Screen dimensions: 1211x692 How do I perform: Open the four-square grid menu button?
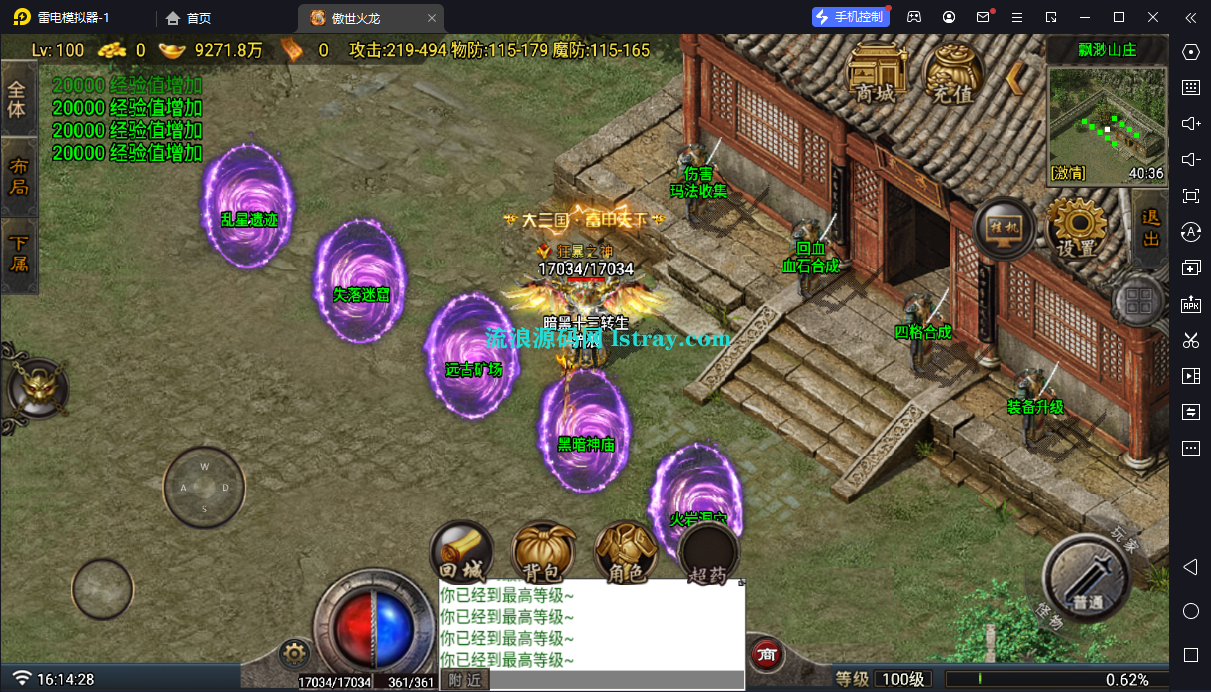tap(1138, 300)
